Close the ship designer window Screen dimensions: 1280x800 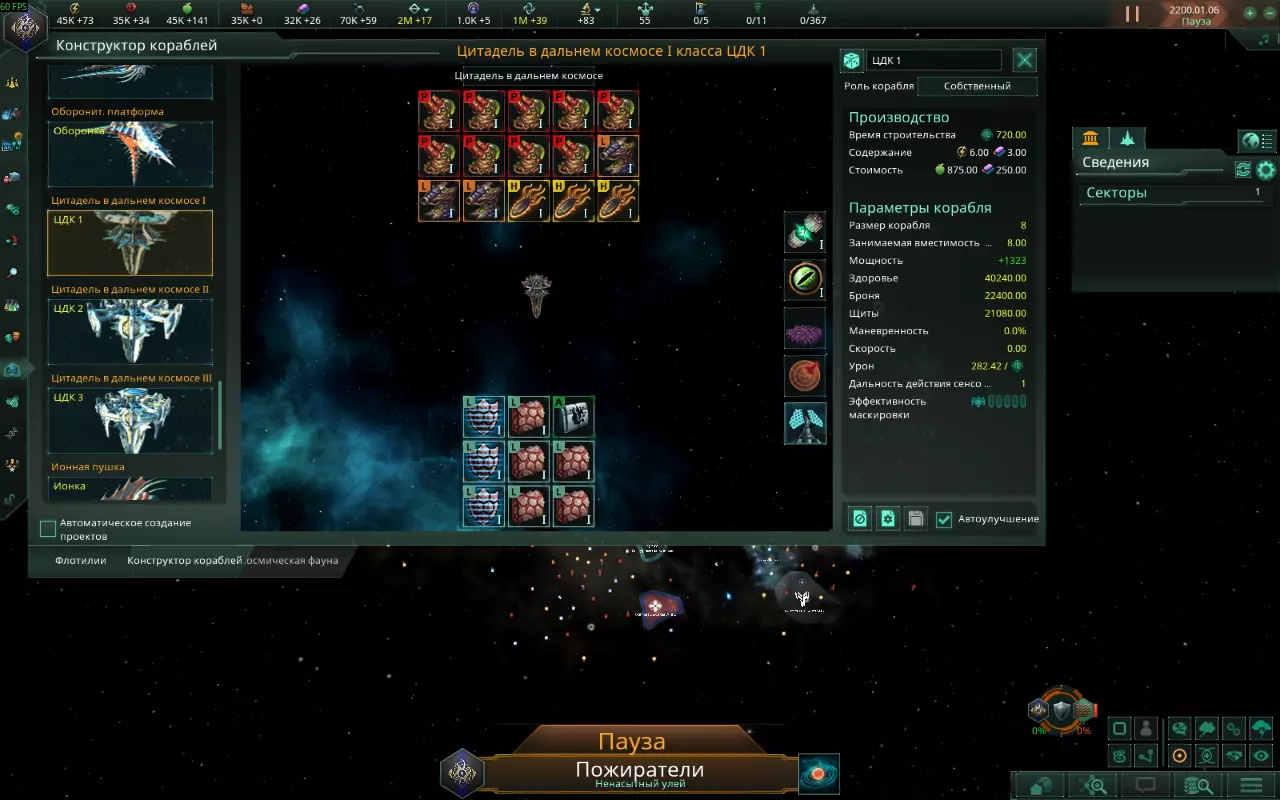(1025, 61)
